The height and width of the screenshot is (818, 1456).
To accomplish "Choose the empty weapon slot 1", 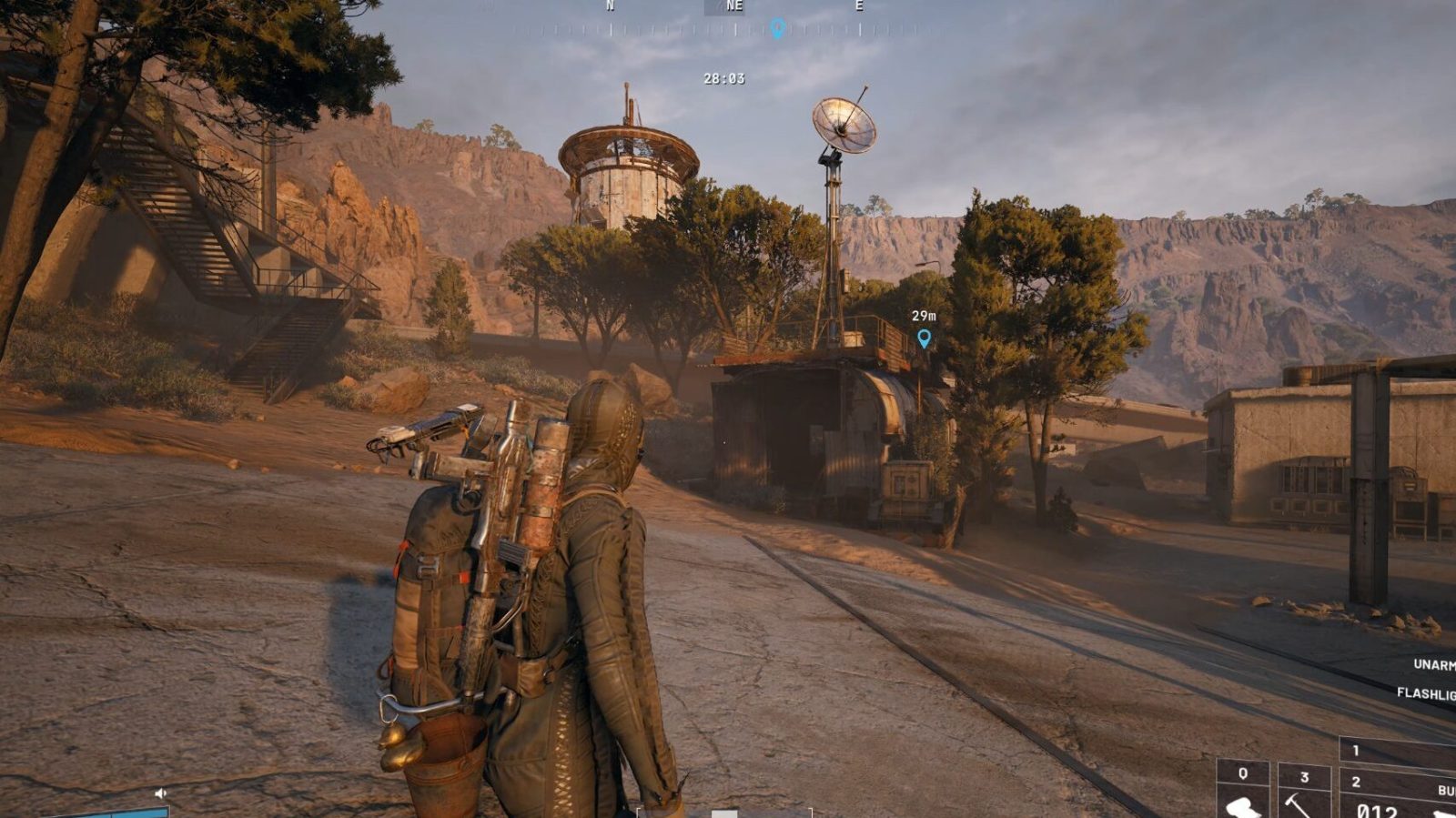I will pyautogui.click(x=1398, y=752).
